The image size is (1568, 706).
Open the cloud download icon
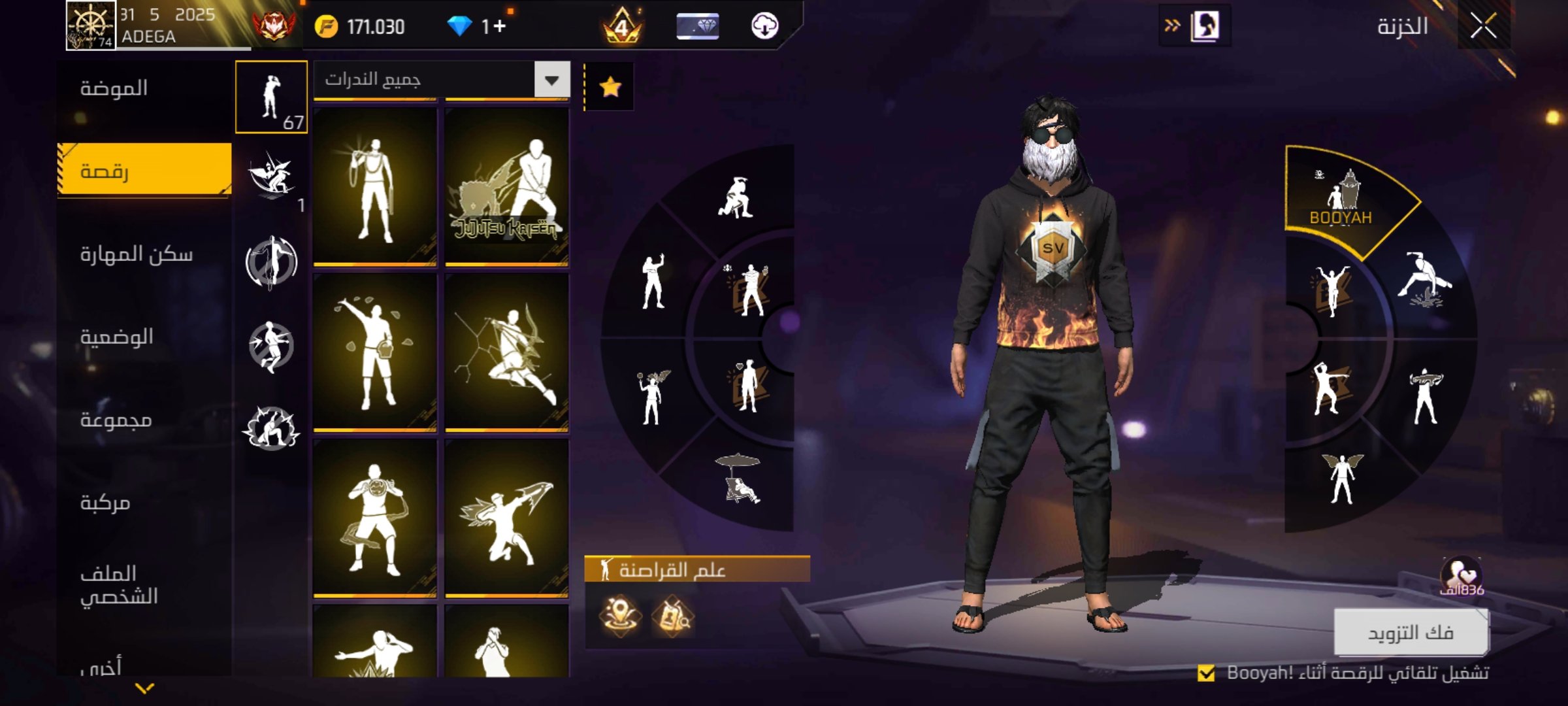tap(764, 26)
